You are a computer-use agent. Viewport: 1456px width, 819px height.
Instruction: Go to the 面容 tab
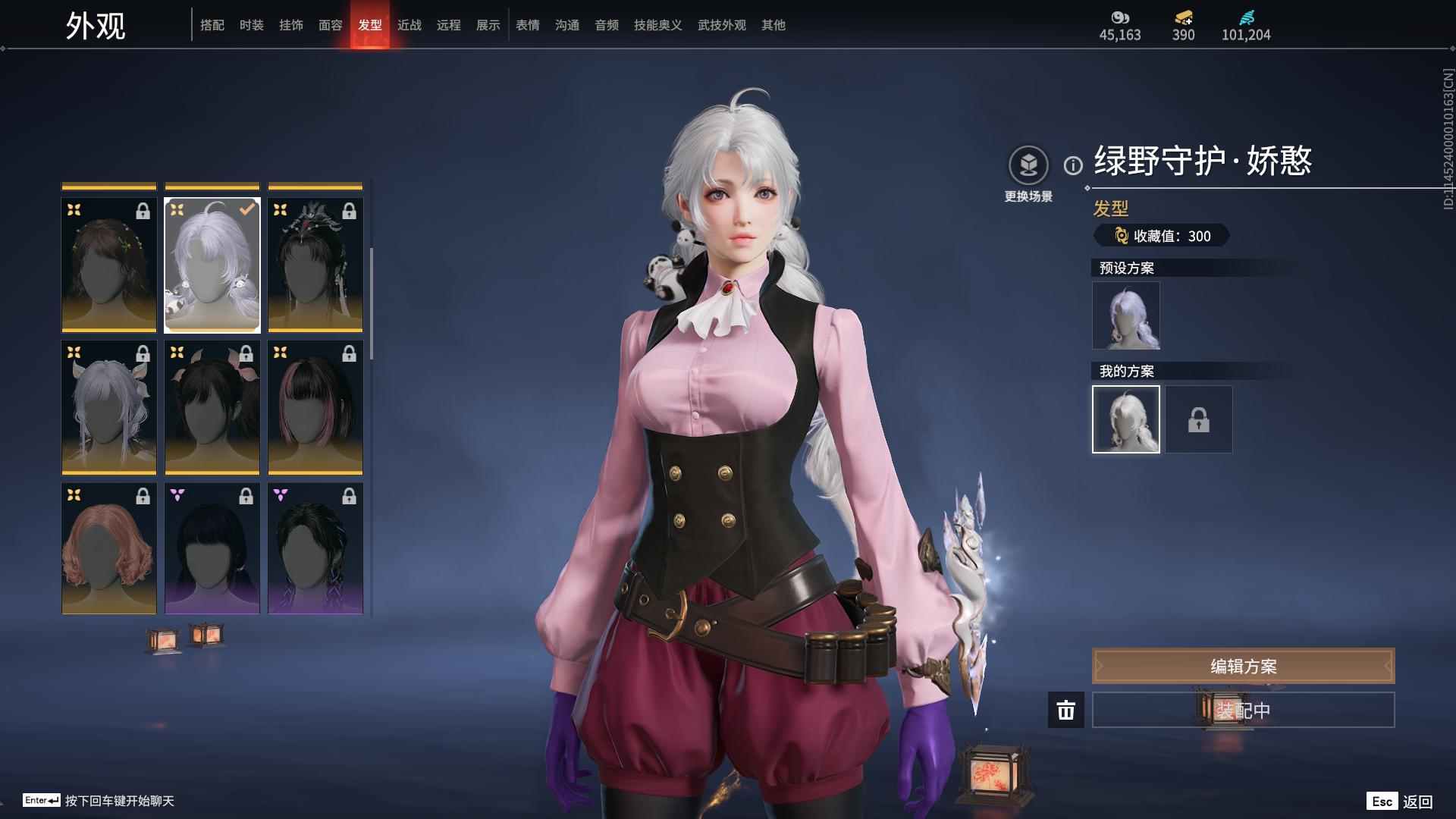331,25
